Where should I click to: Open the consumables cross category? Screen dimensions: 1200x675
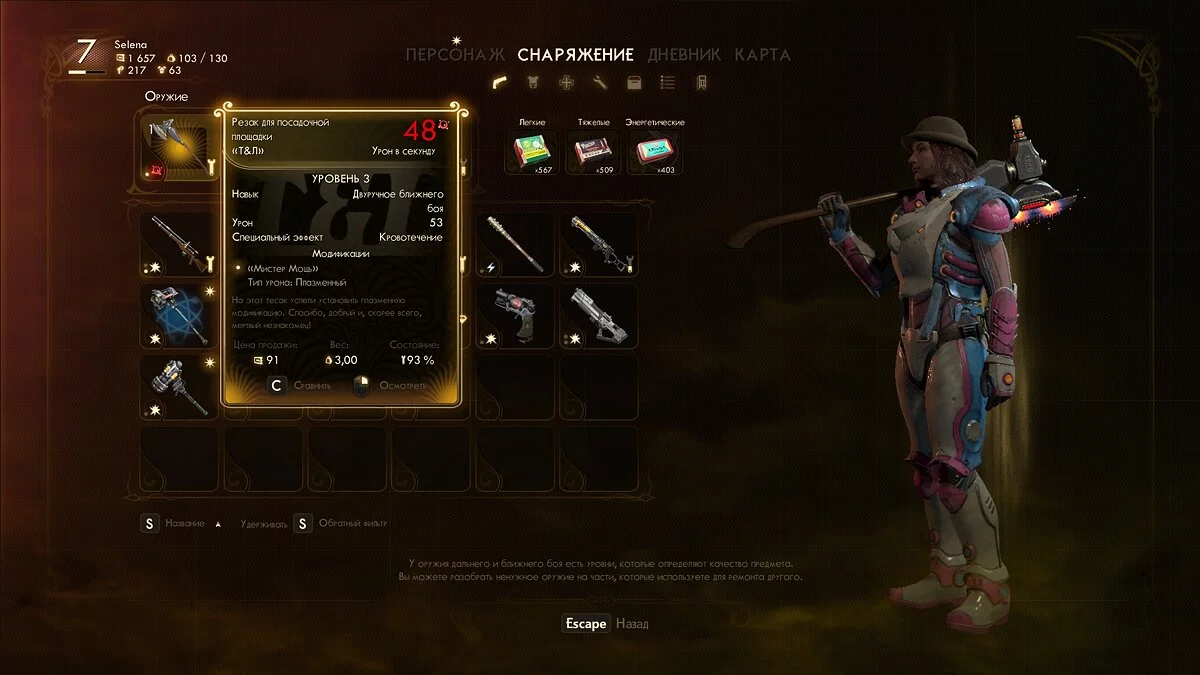(566, 83)
